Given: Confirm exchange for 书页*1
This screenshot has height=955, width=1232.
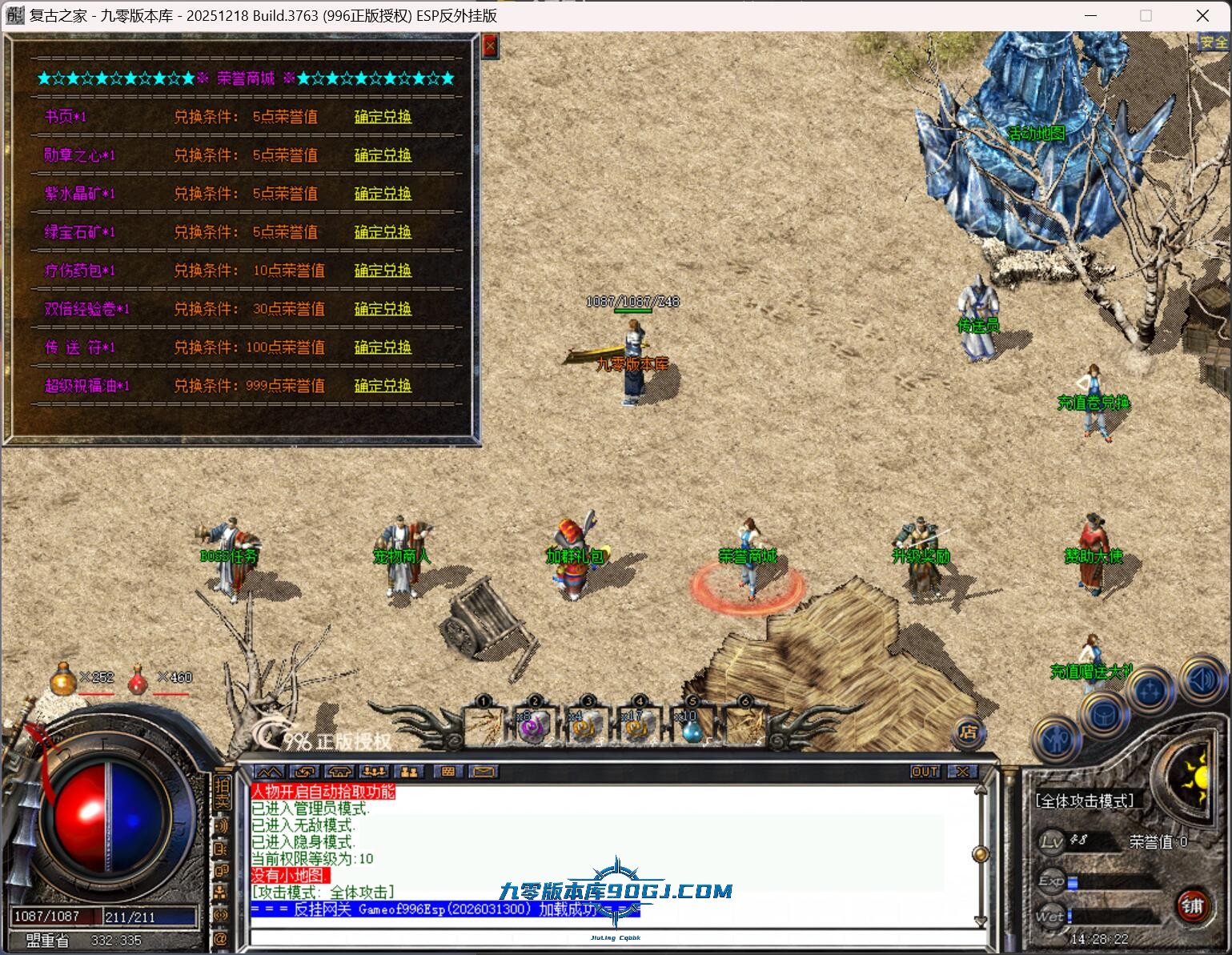Looking at the screenshot, I should click(x=383, y=117).
